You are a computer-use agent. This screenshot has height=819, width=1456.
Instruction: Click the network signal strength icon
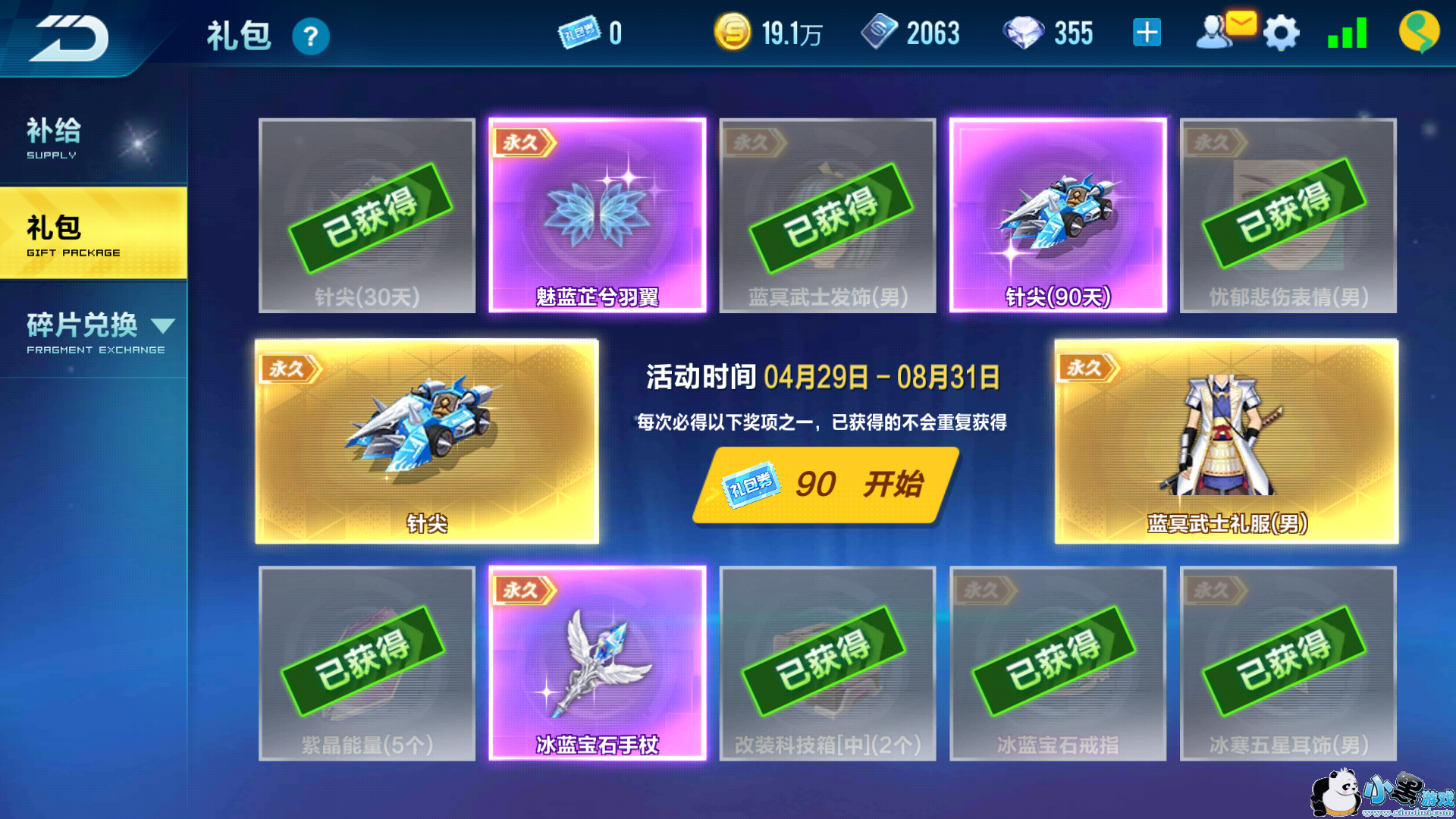click(x=1348, y=32)
